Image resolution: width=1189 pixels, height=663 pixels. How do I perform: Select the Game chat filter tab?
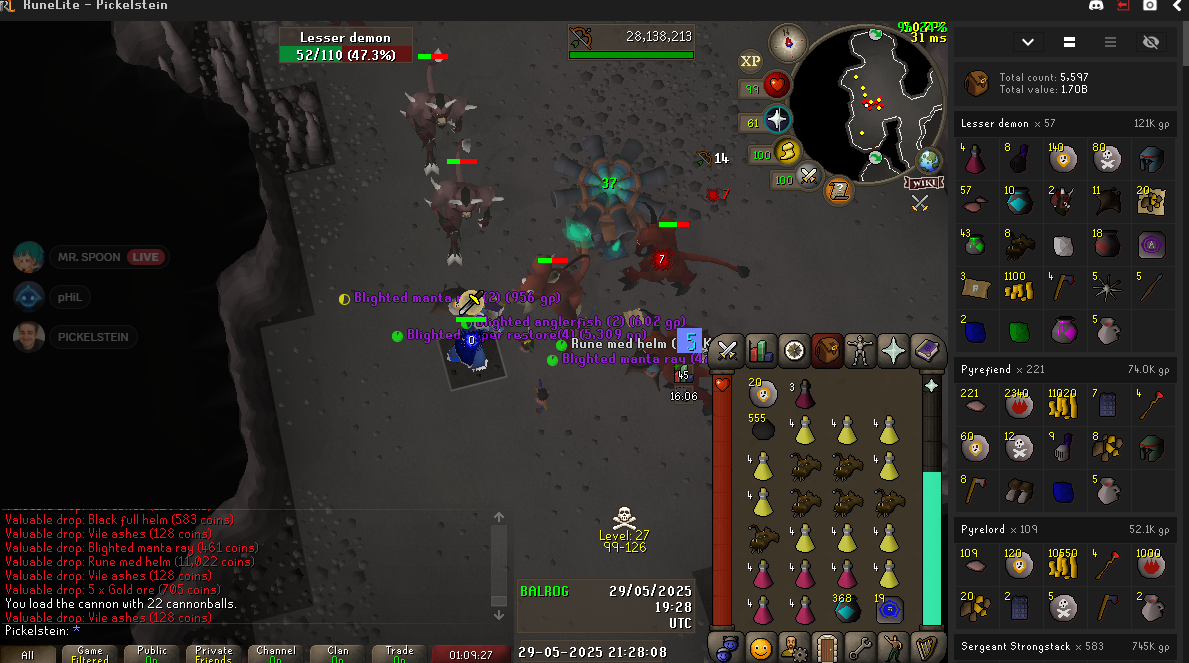[90, 655]
